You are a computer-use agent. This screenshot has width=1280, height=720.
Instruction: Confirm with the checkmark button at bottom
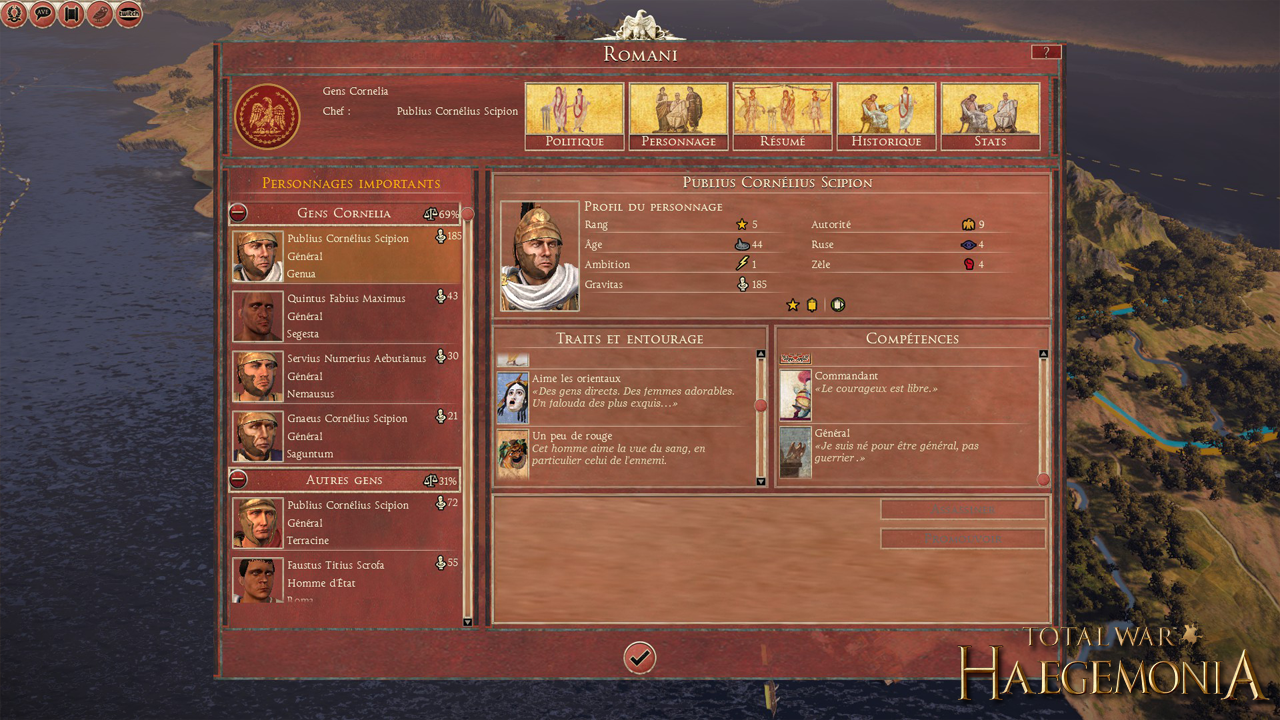pos(639,658)
